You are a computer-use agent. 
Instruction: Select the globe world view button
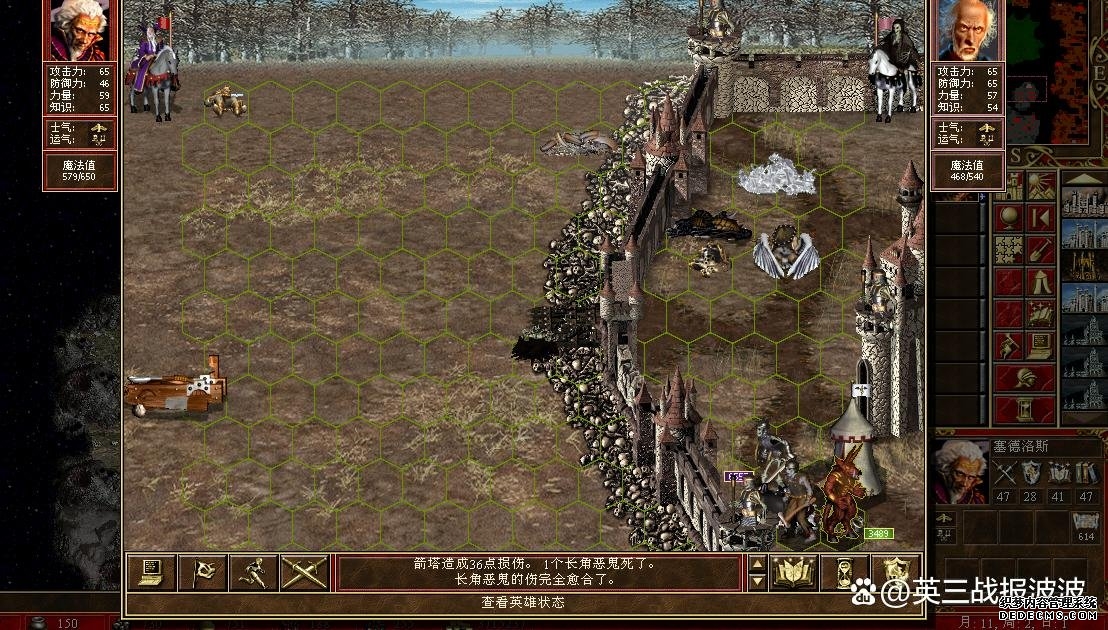tap(1009, 217)
